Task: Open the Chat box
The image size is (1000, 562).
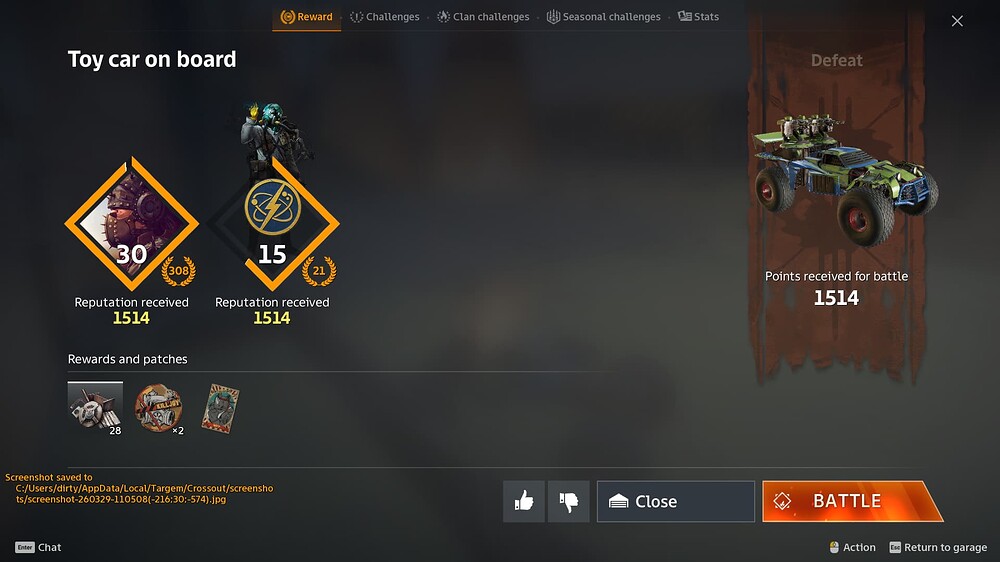Action: (39, 547)
